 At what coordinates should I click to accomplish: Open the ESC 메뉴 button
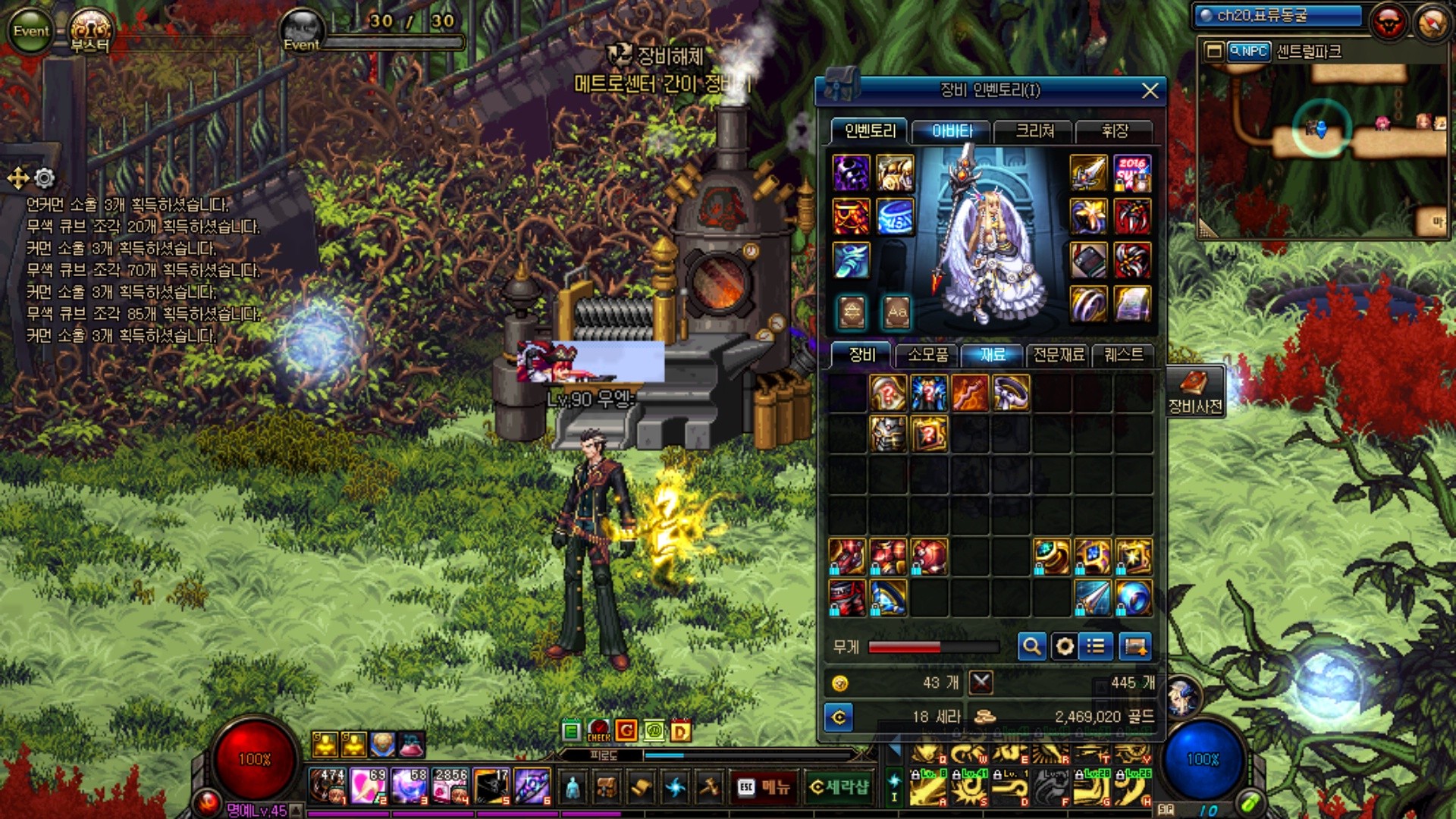[x=764, y=787]
